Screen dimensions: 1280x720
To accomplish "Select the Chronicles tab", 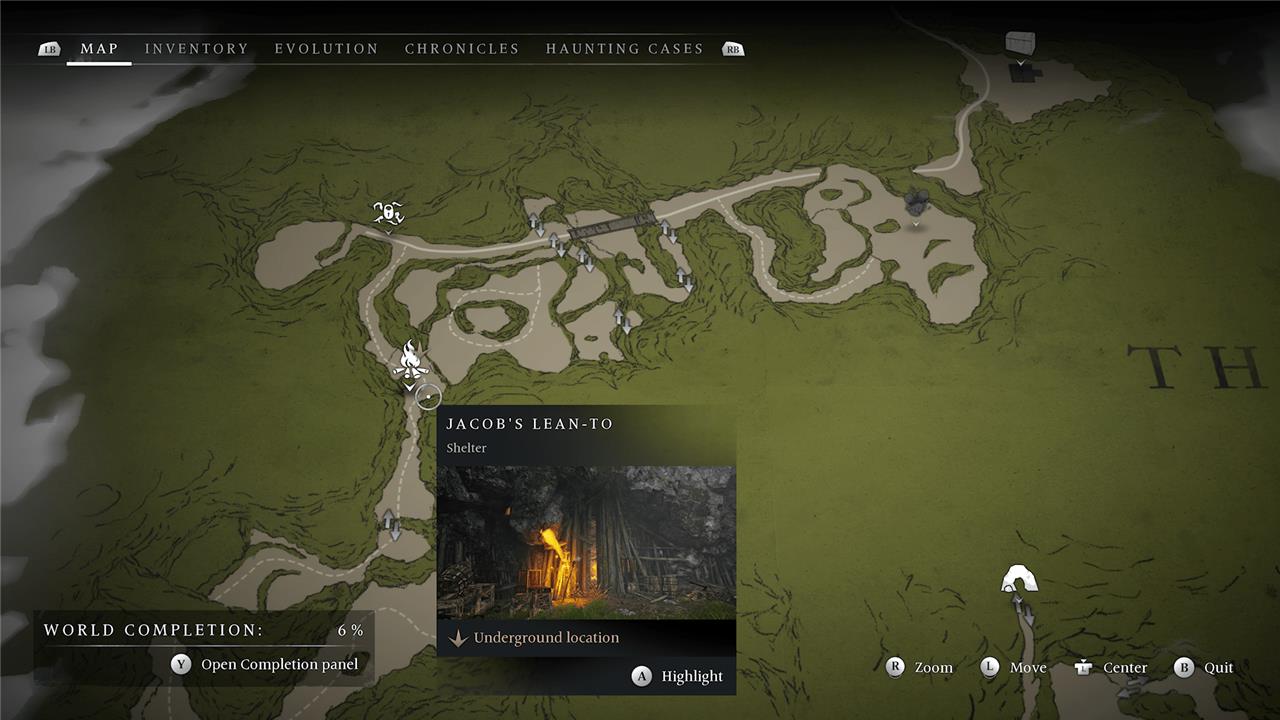I will click(462, 49).
